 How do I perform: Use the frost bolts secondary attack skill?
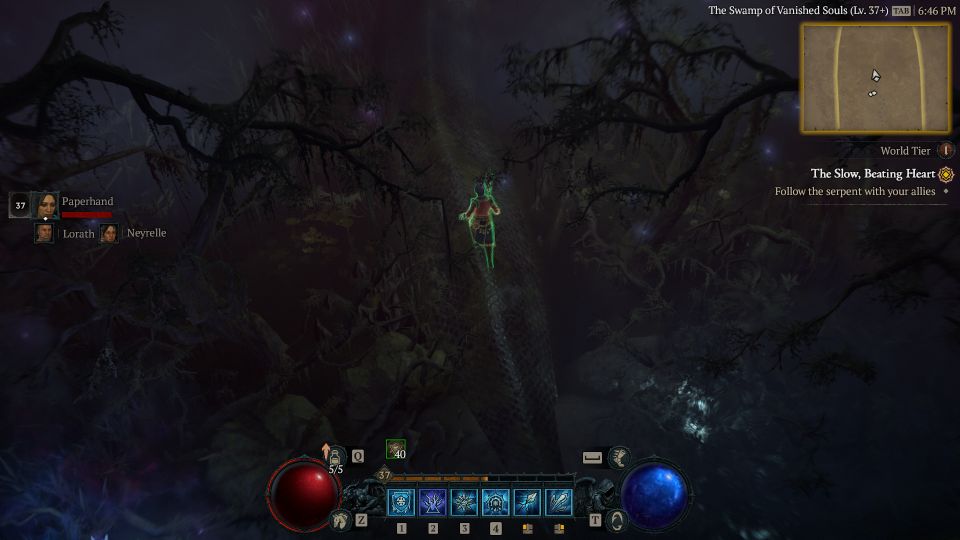pos(559,502)
